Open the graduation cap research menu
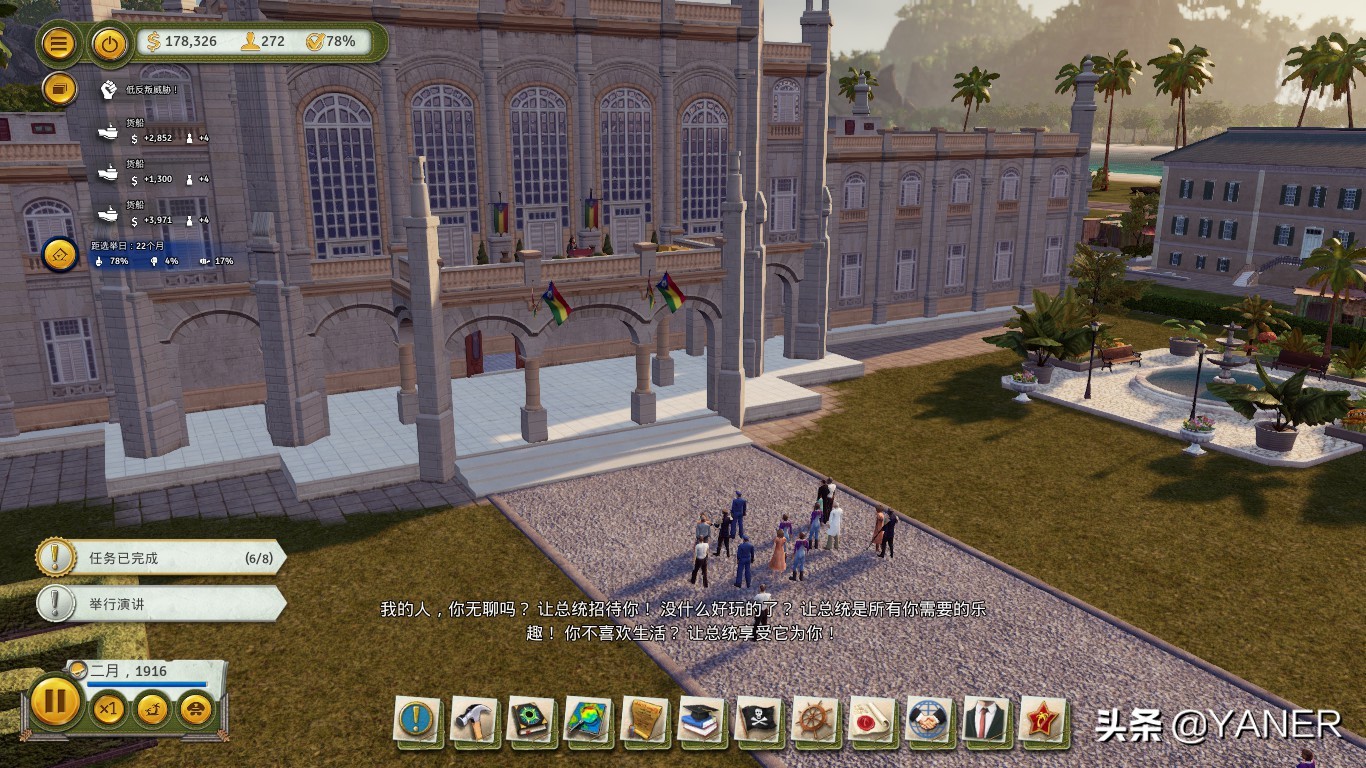The width and height of the screenshot is (1366, 768). coord(701,720)
